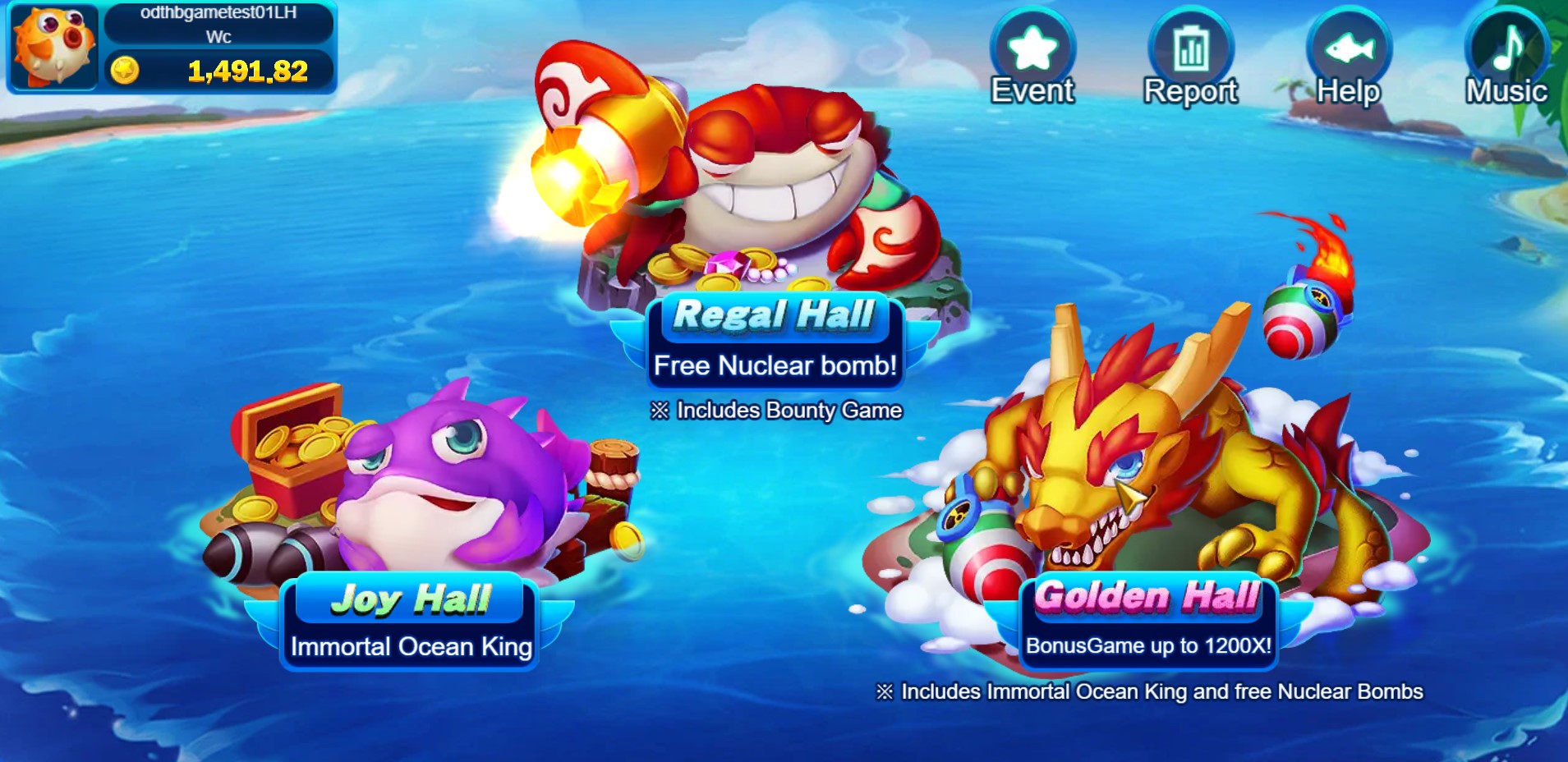Click the pufferfish player avatar
This screenshot has height=762, width=1568.
(53, 47)
